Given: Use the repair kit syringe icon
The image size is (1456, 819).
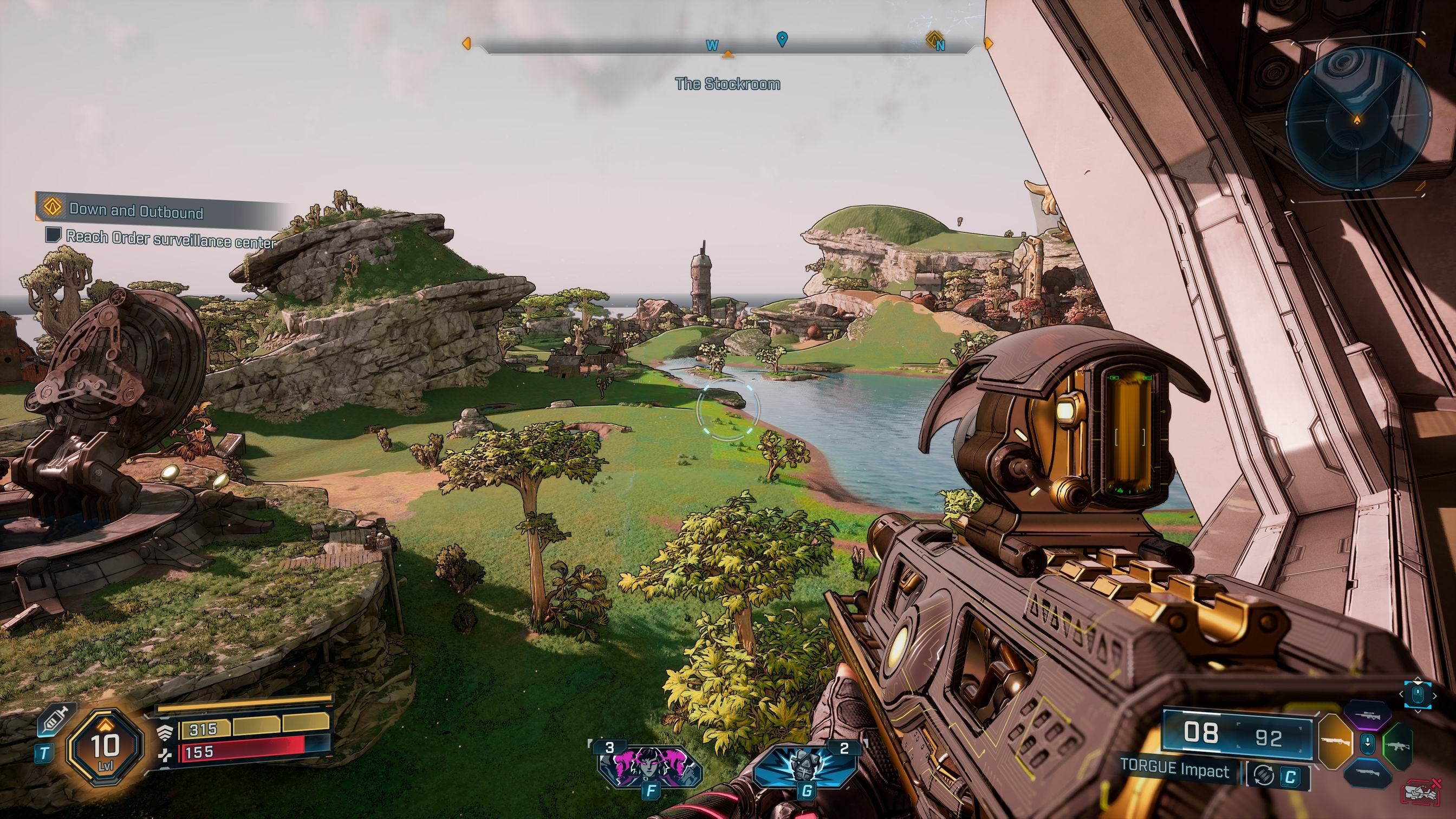Looking at the screenshot, I should click(x=53, y=720).
